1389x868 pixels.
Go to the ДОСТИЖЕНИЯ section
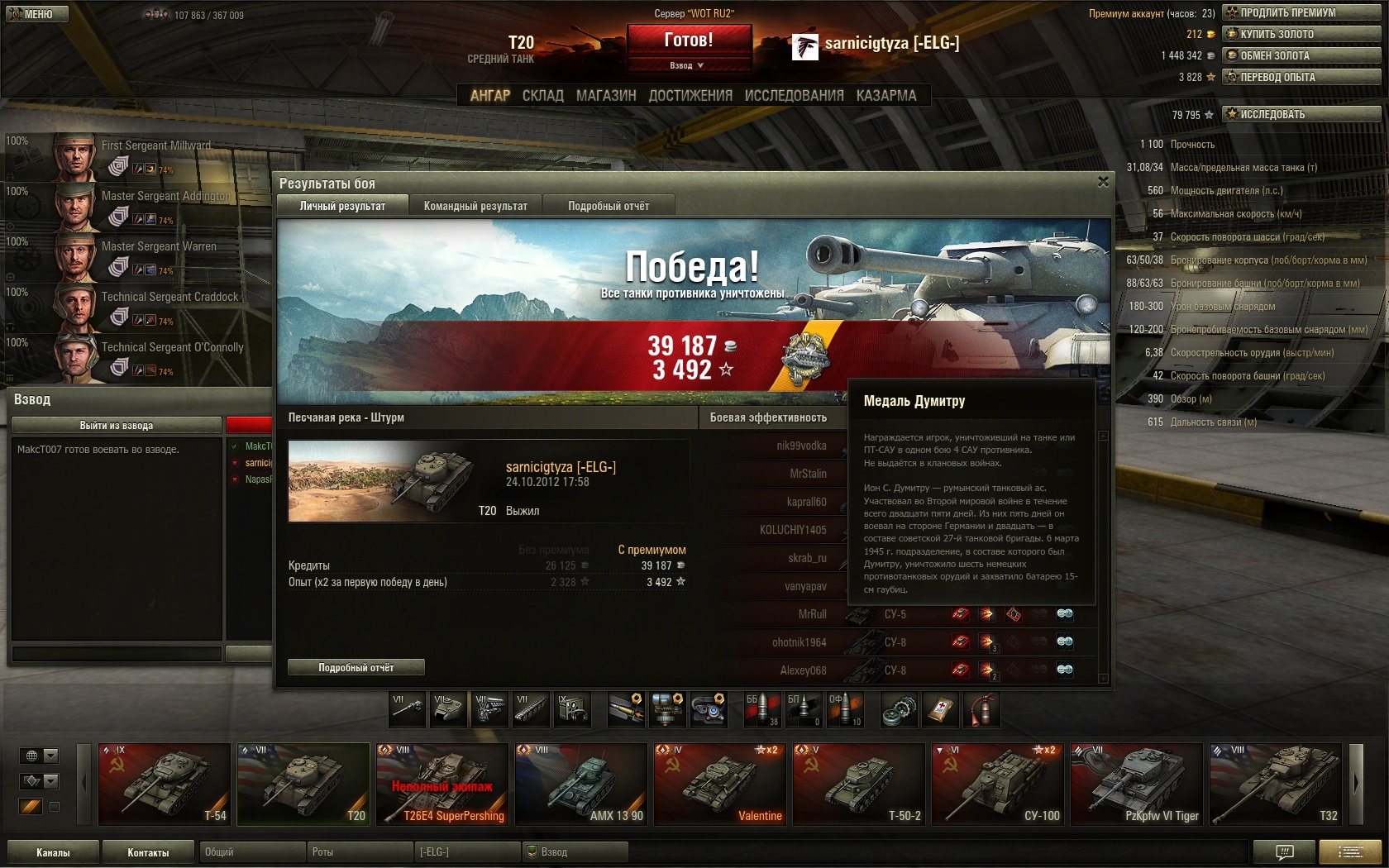690,96
